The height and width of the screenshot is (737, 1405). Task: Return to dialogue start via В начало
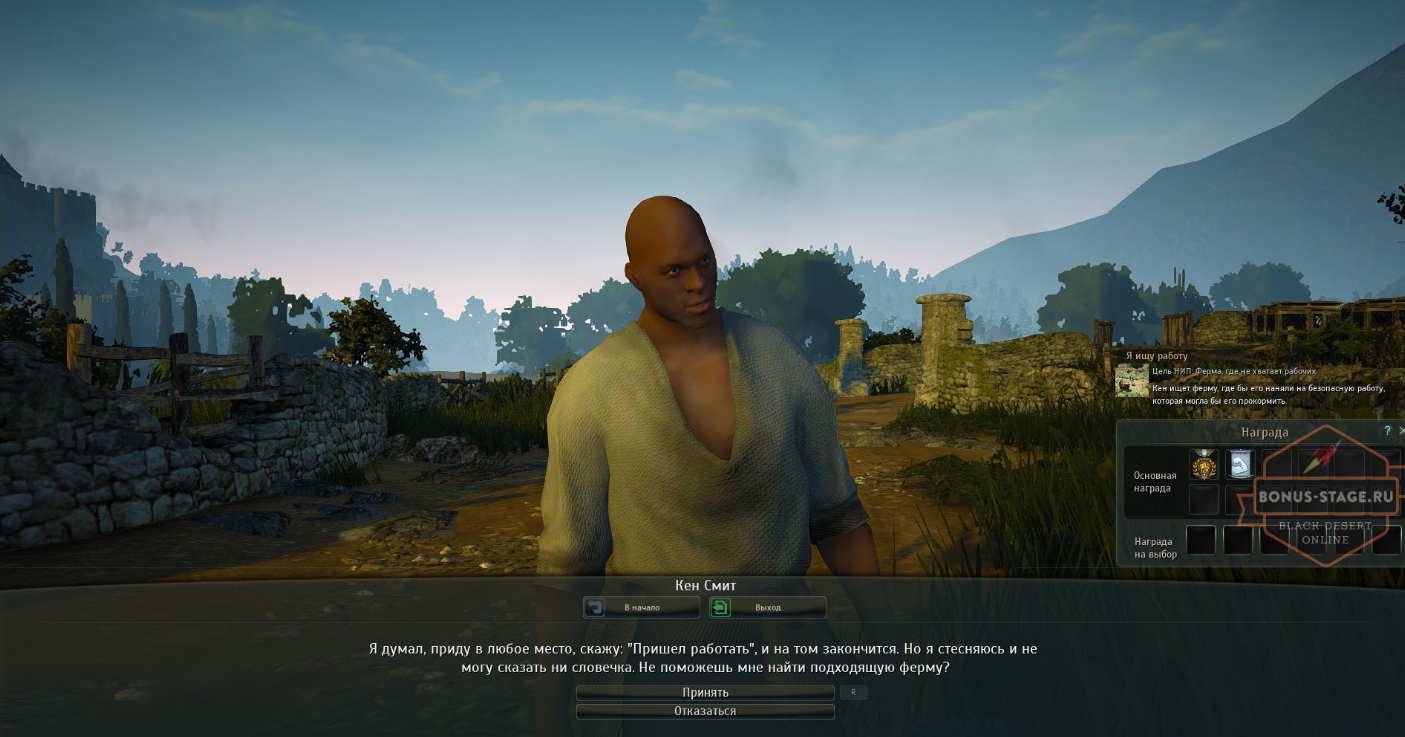(x=642, y=607)
